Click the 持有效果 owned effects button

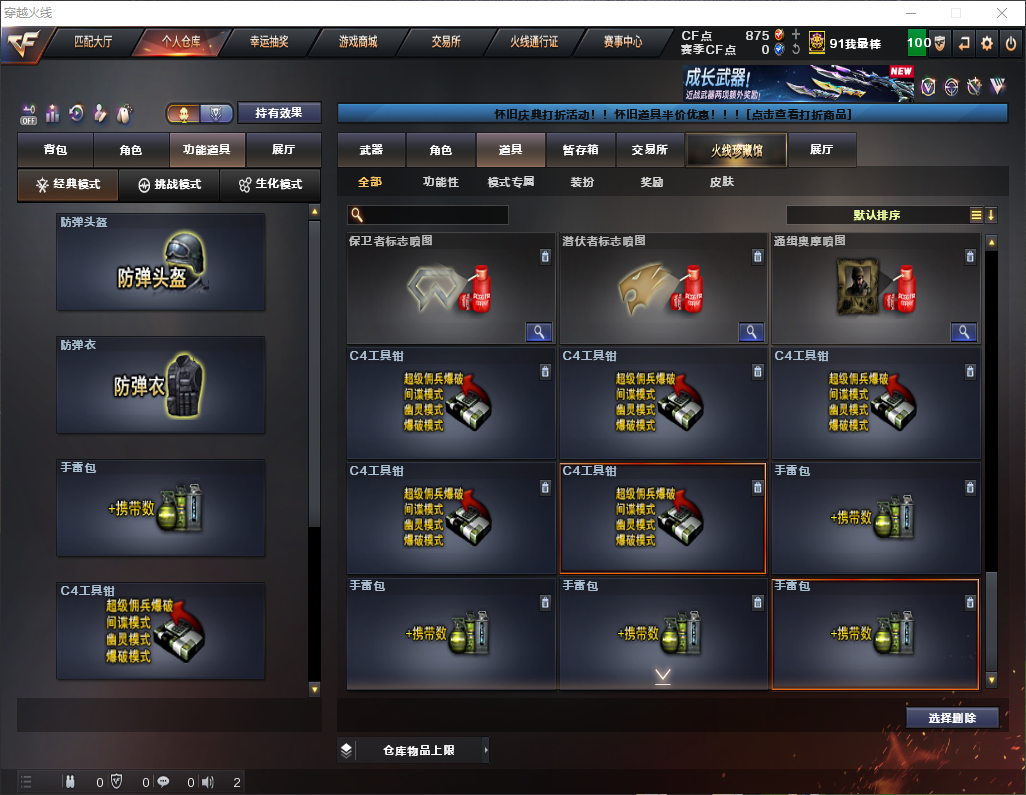(279, 113)
